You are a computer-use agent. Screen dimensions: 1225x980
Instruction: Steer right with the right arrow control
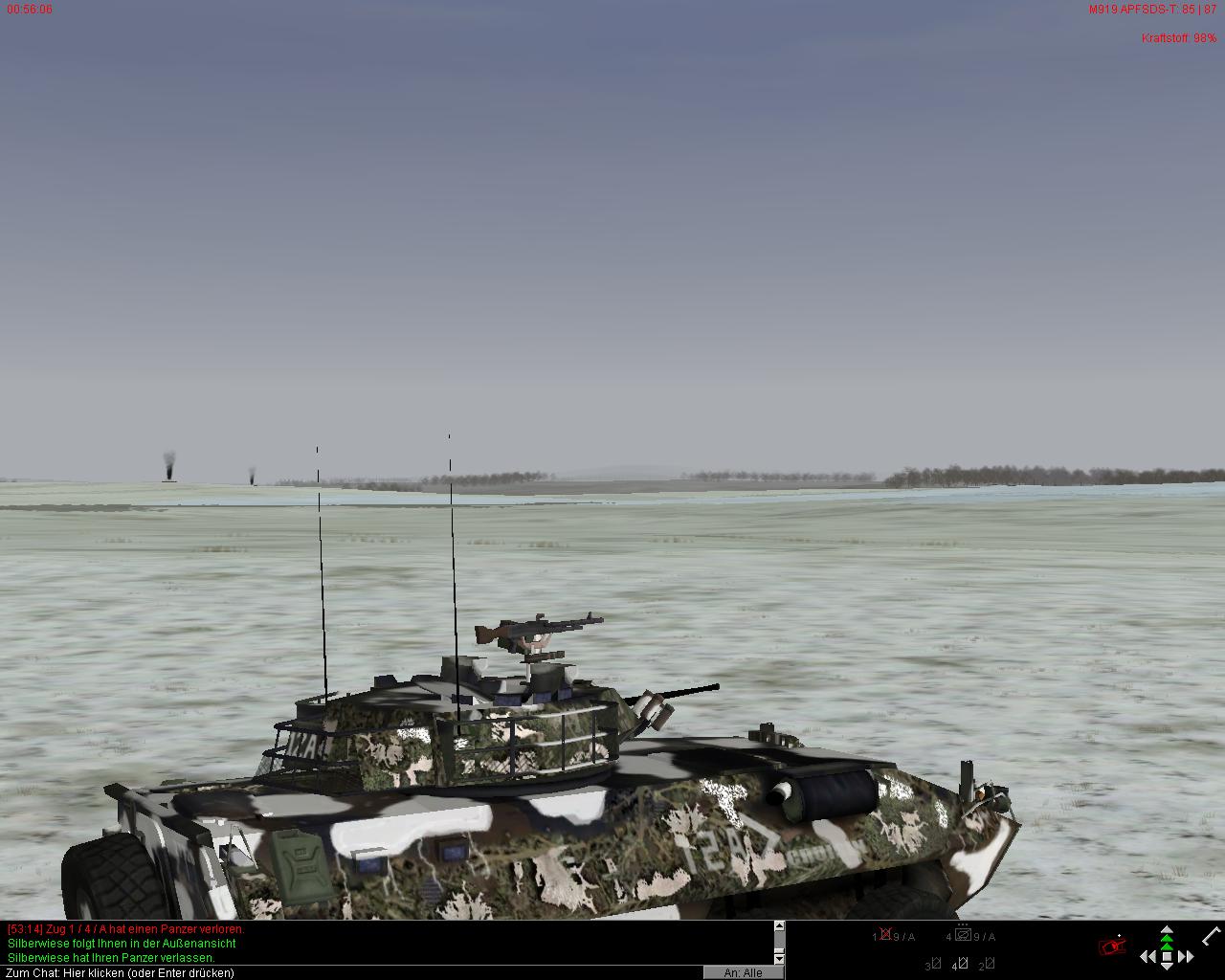1187,956
